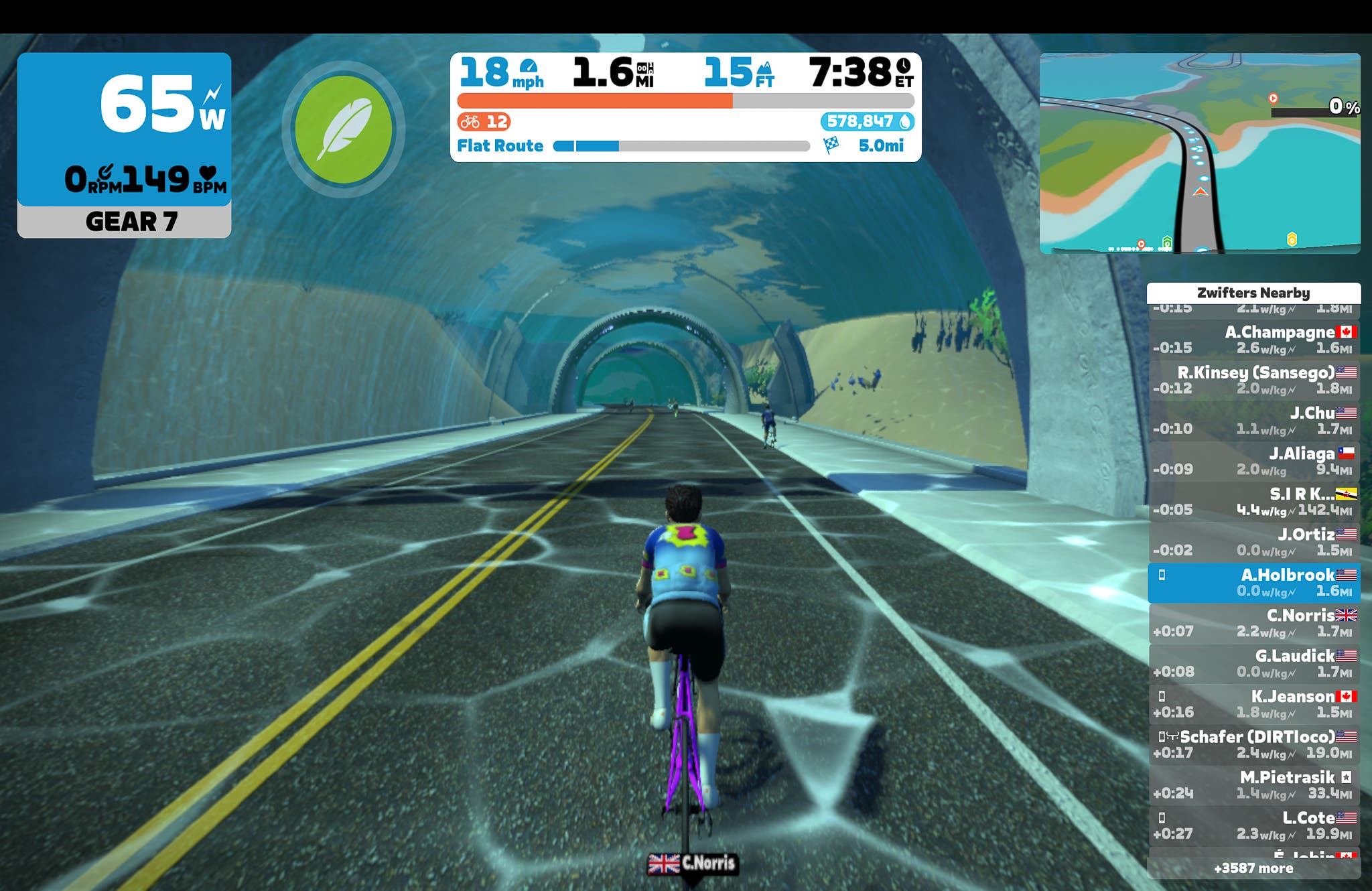1372x891 pixels.
Task: Open the Flat Route label
Action: click(499, 145)
